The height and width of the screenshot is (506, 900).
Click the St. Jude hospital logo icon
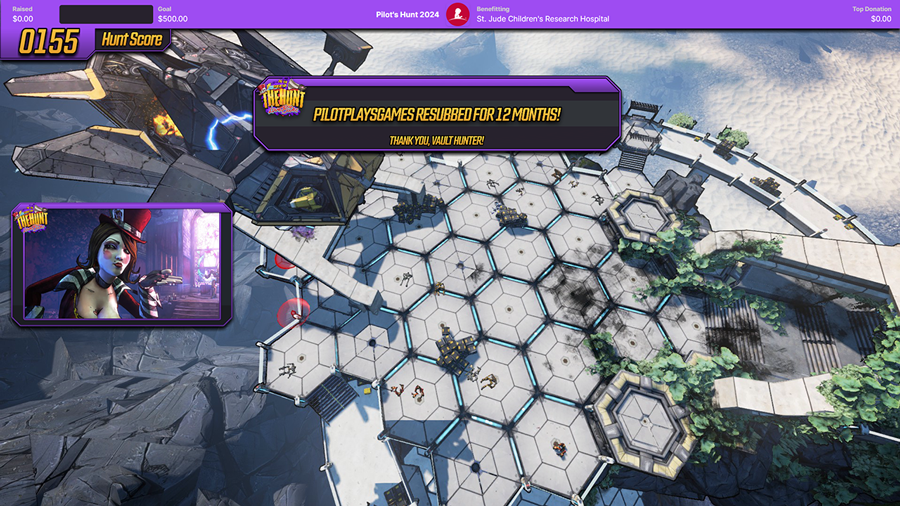click(458, 14)
